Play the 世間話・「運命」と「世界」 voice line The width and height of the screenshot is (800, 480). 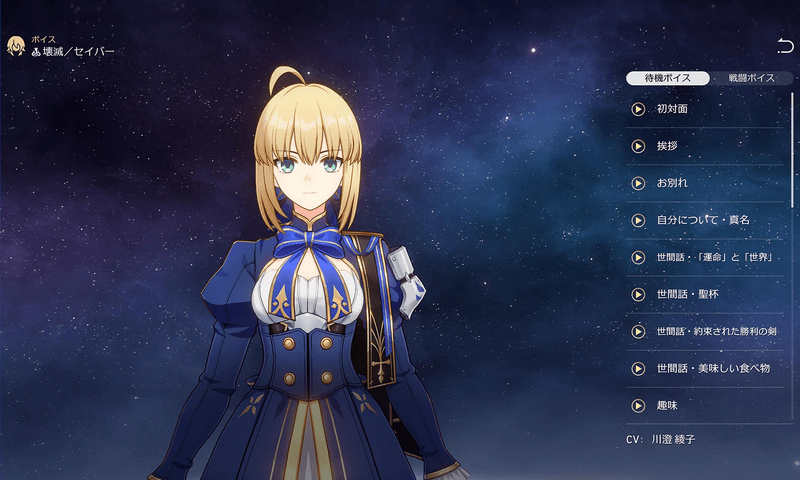tap(638, 257)
